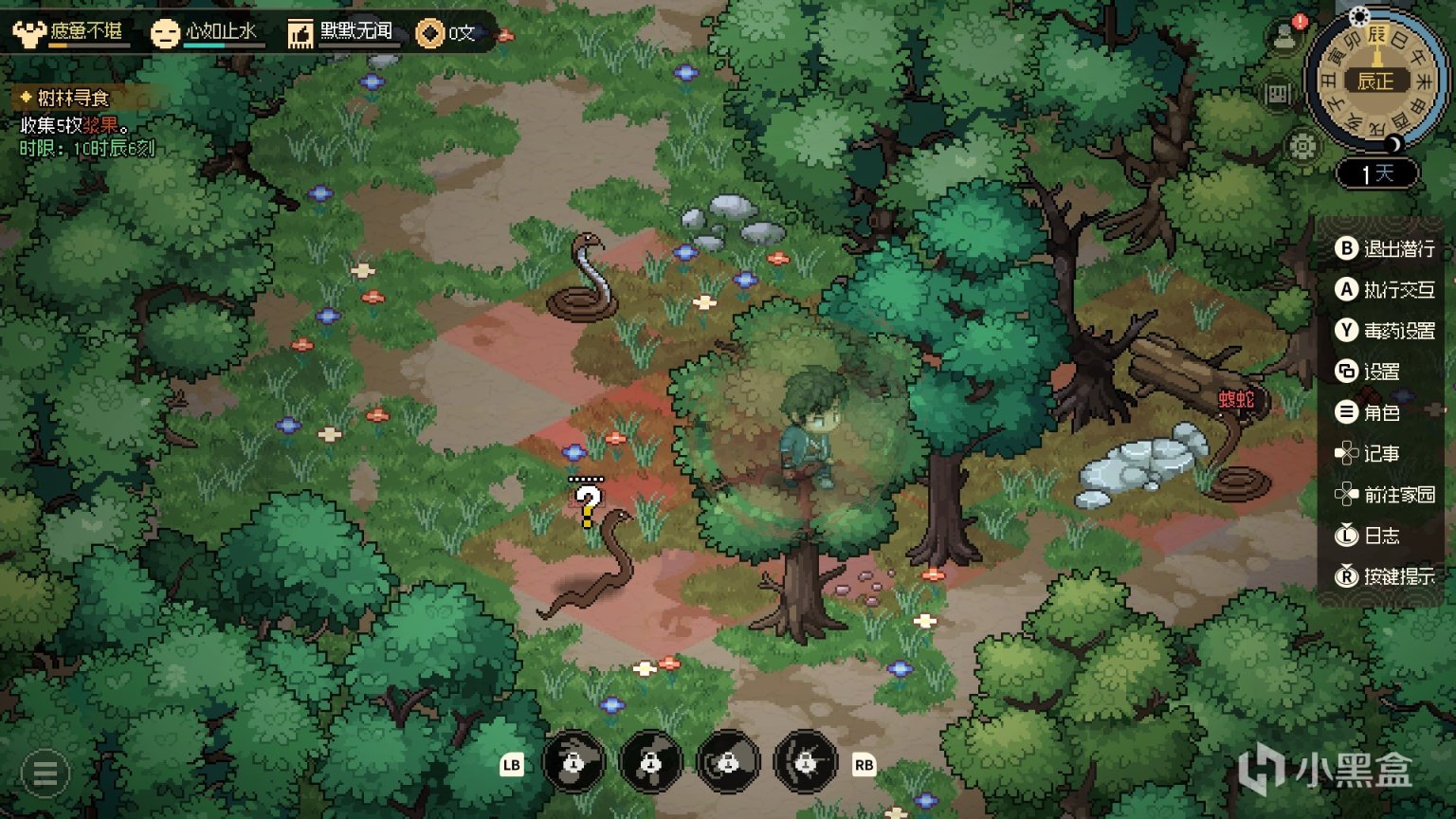Image resolution: width=1456 pixels, height=819 pixels.
Task: Select the 退出潜行 menu entry
Action: (x=1385, y=248)
